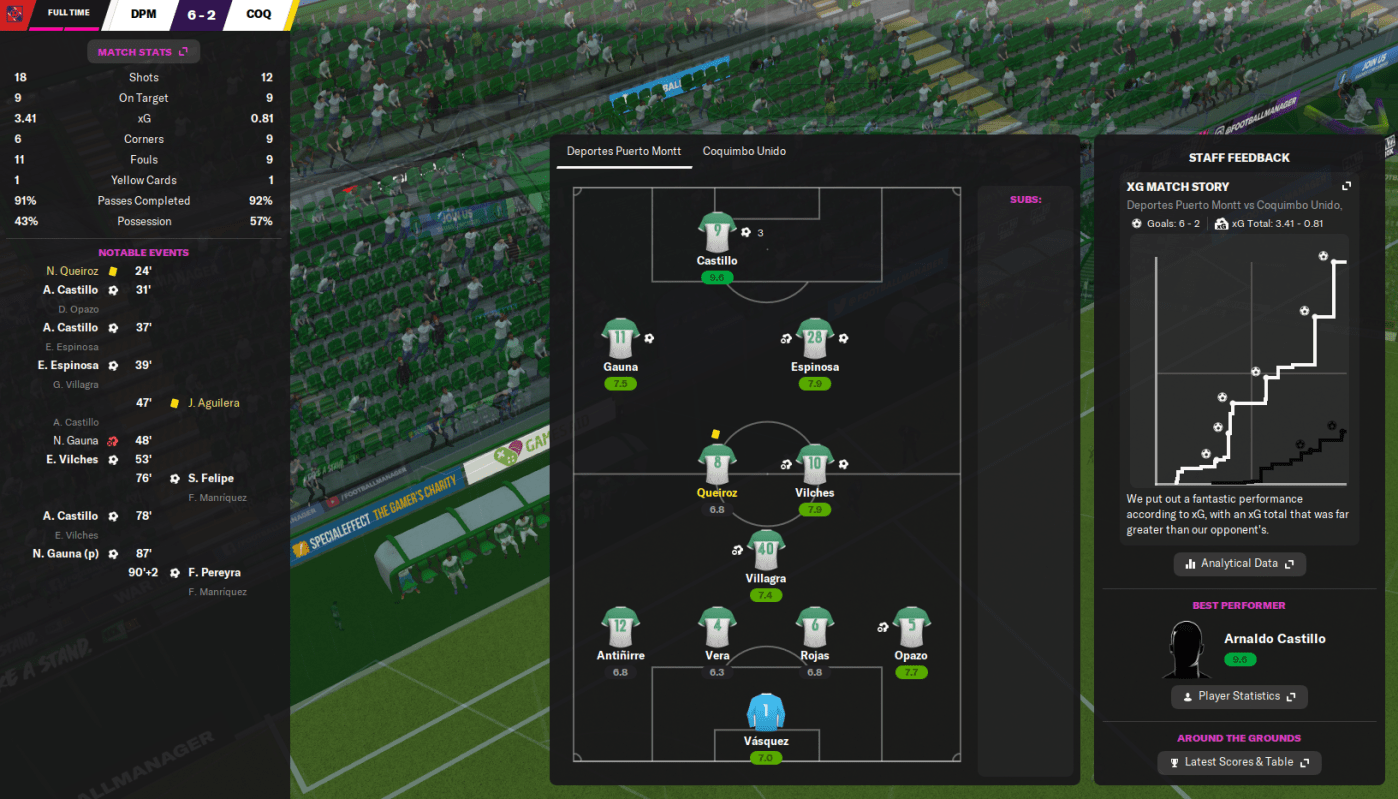Select goalkeeper Vásquez's blue shirt
Viewport: 1398px width, 799px height.
(x=766, y=713)
